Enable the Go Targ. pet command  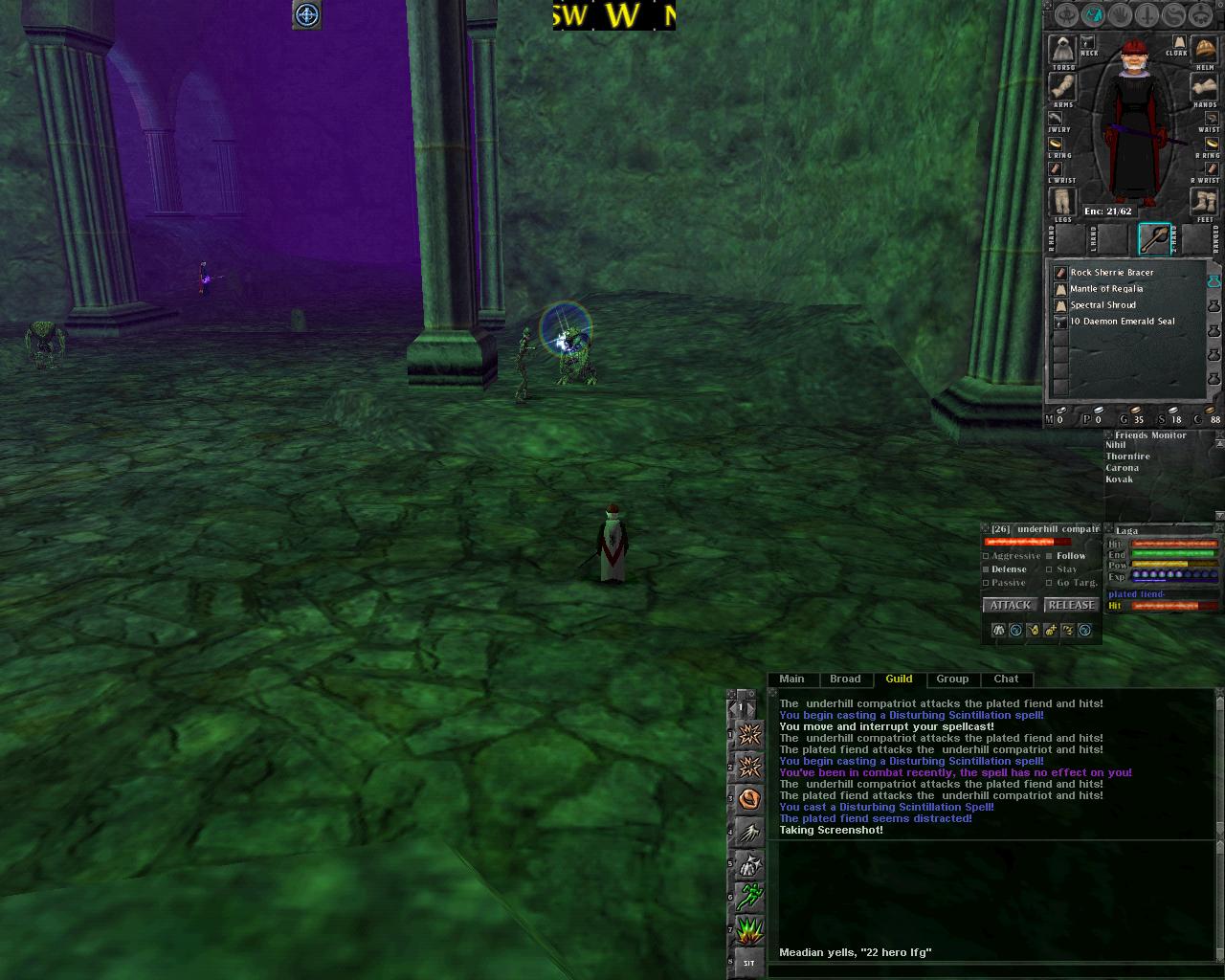click(x=1051, y=583)
